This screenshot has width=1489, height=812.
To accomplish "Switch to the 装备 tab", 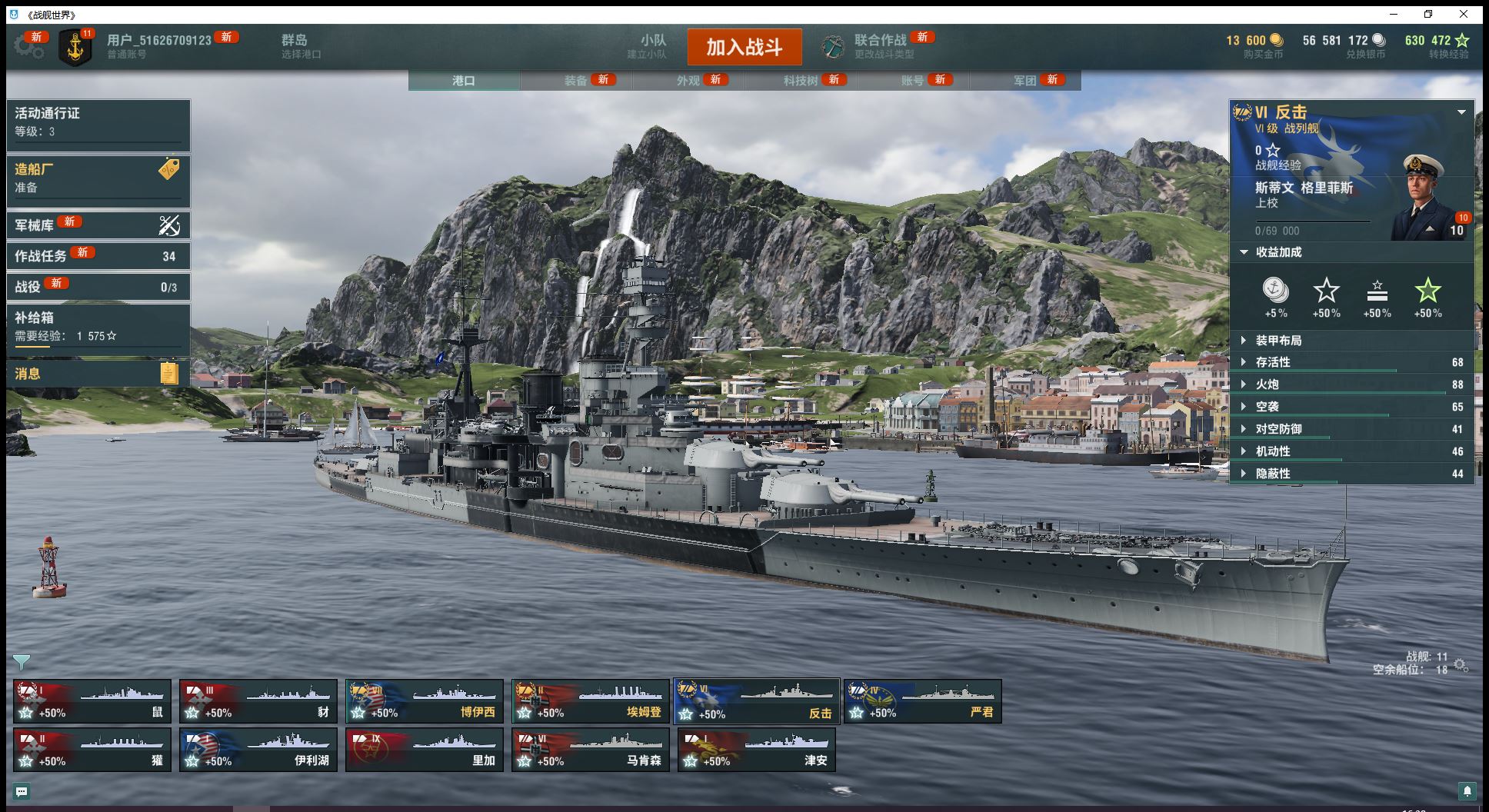I will click(x=576, y=81).
